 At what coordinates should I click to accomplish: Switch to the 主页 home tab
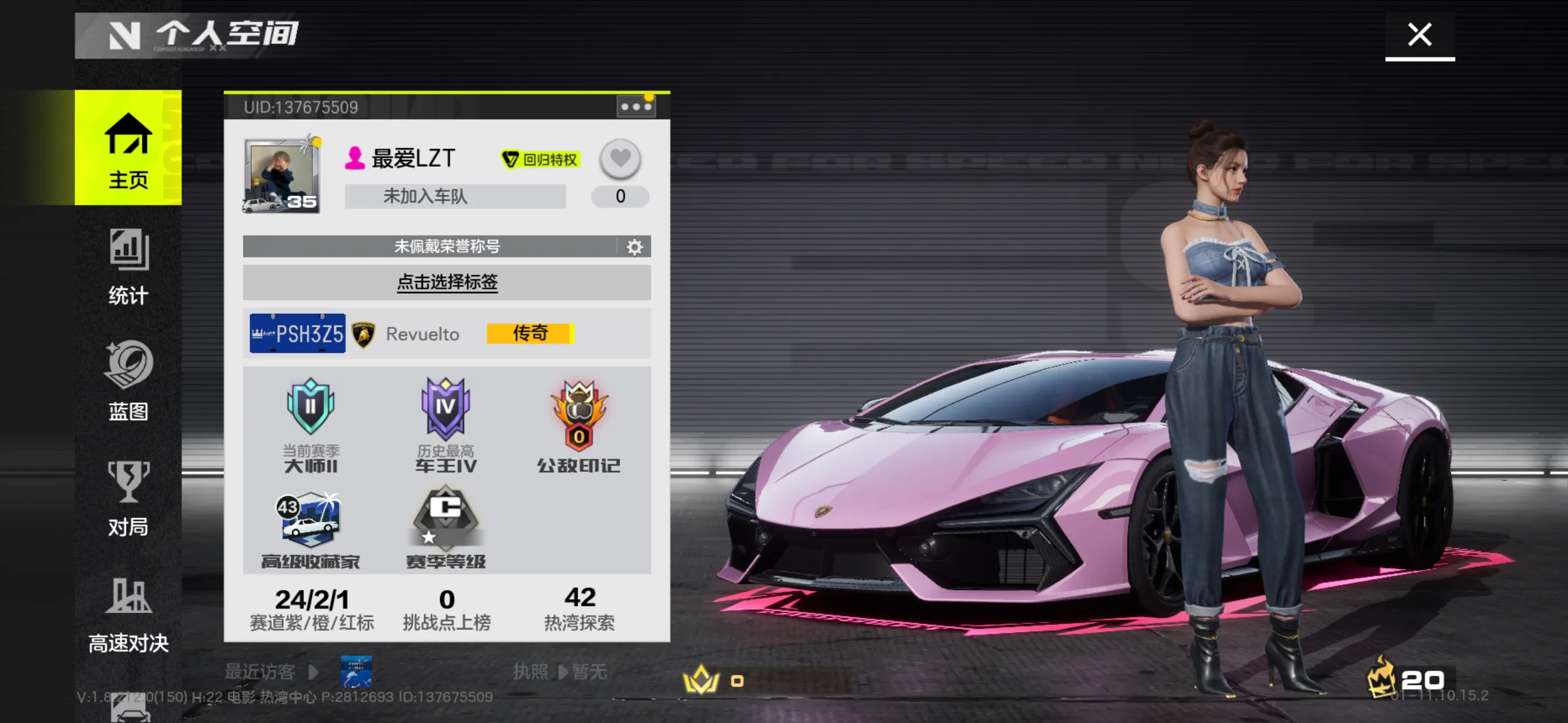tap(128, 149)
